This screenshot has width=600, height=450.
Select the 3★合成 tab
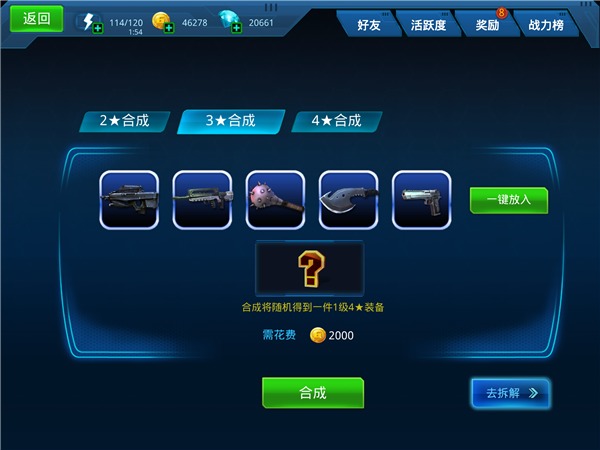pos(231,121)
